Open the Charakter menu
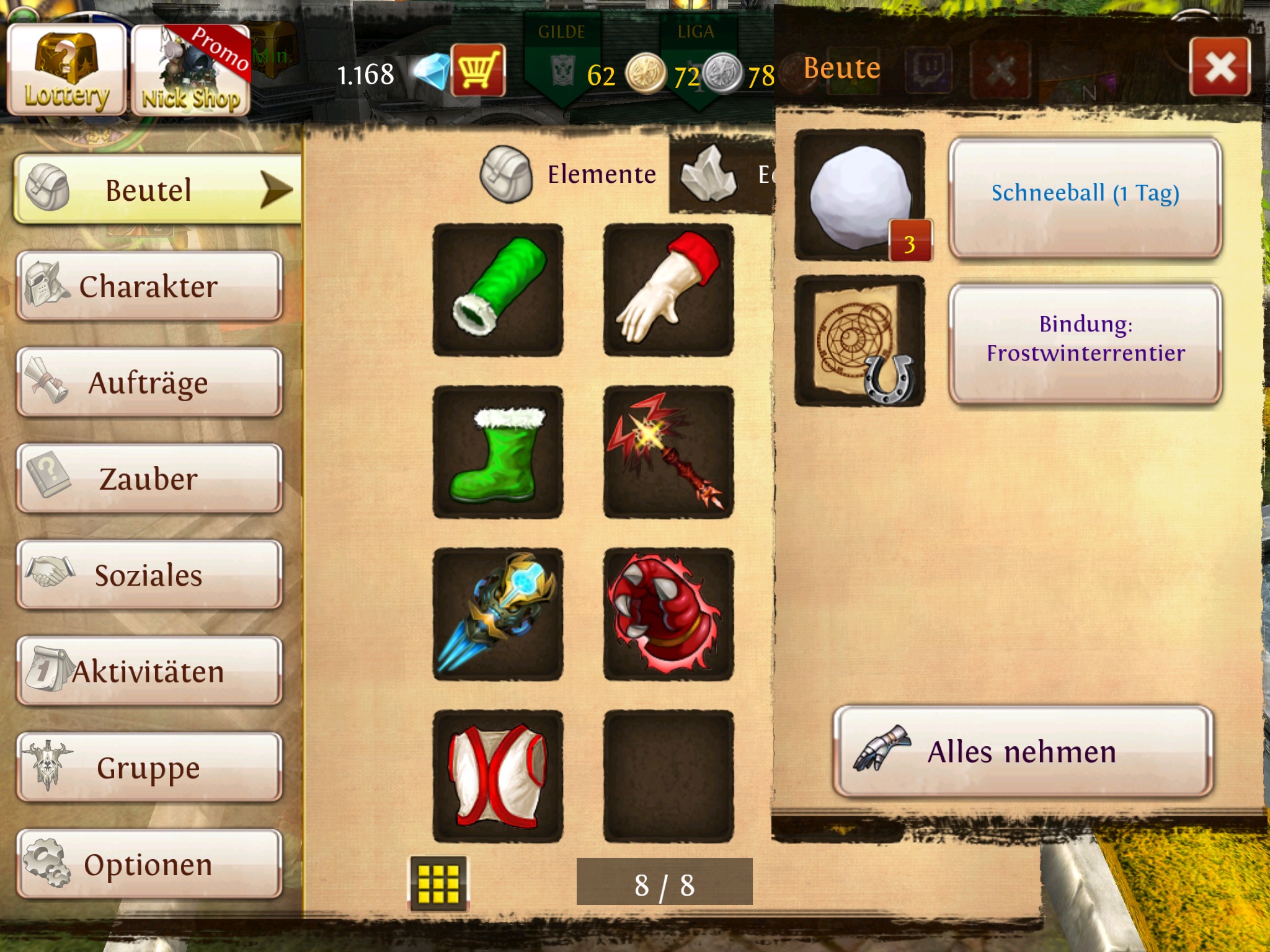The height and width of the screenshot is (952, 1270). point(149,286)
